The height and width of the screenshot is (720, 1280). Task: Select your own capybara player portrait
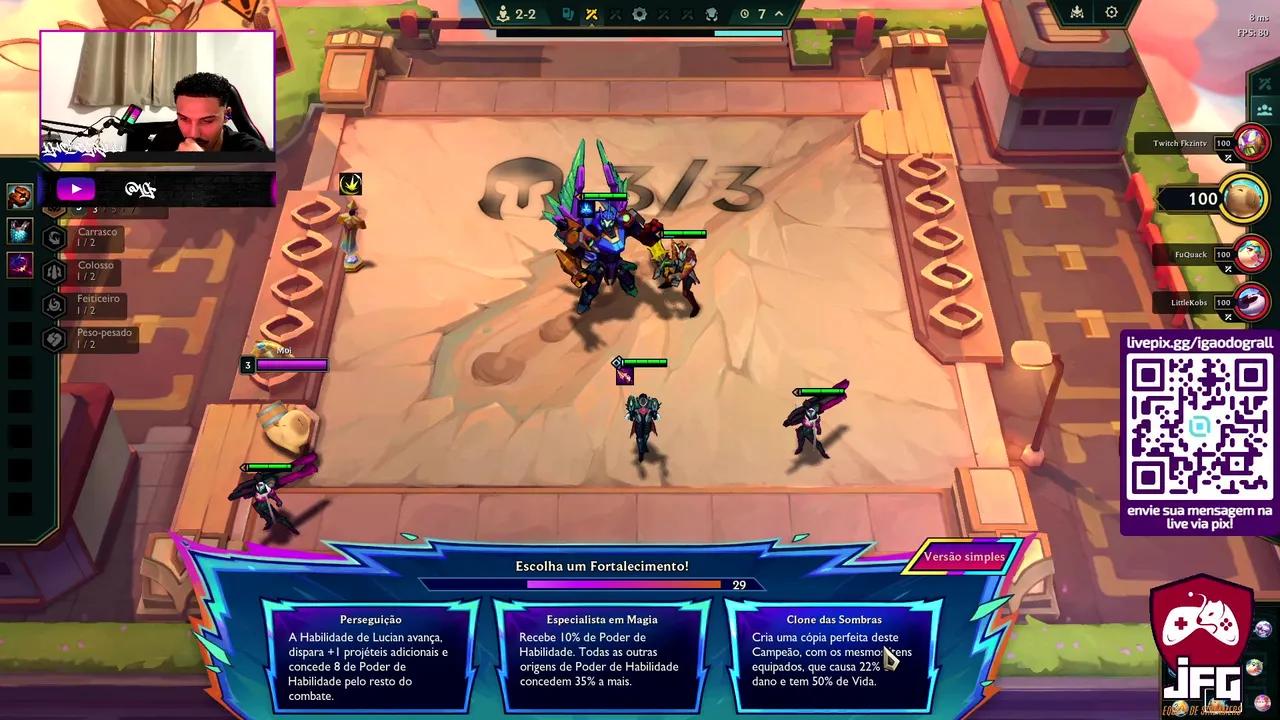coord(1243,198)
